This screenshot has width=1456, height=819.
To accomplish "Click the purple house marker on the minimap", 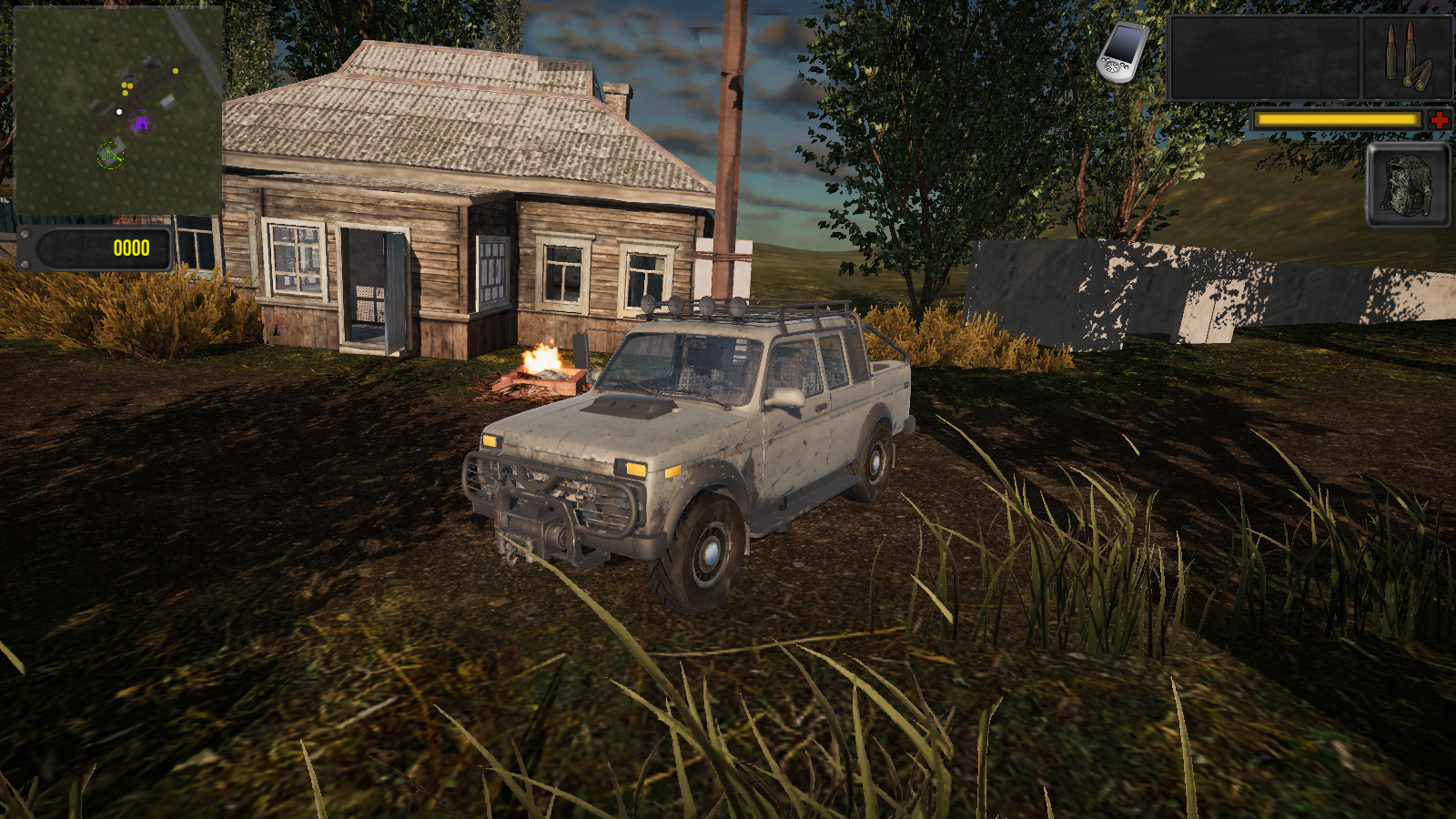I will coord(141,123).
